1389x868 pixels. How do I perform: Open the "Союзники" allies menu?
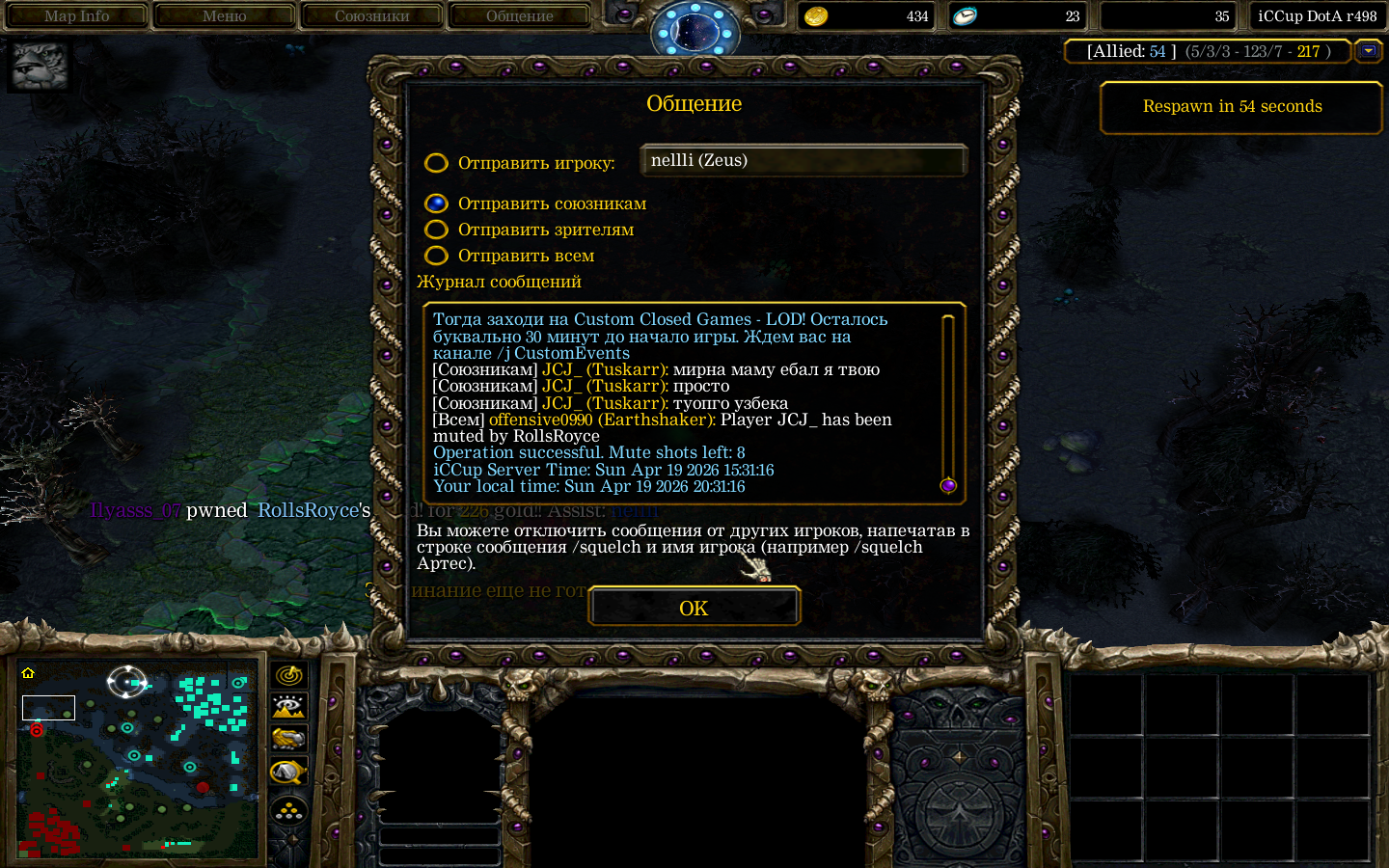(371, 15)
